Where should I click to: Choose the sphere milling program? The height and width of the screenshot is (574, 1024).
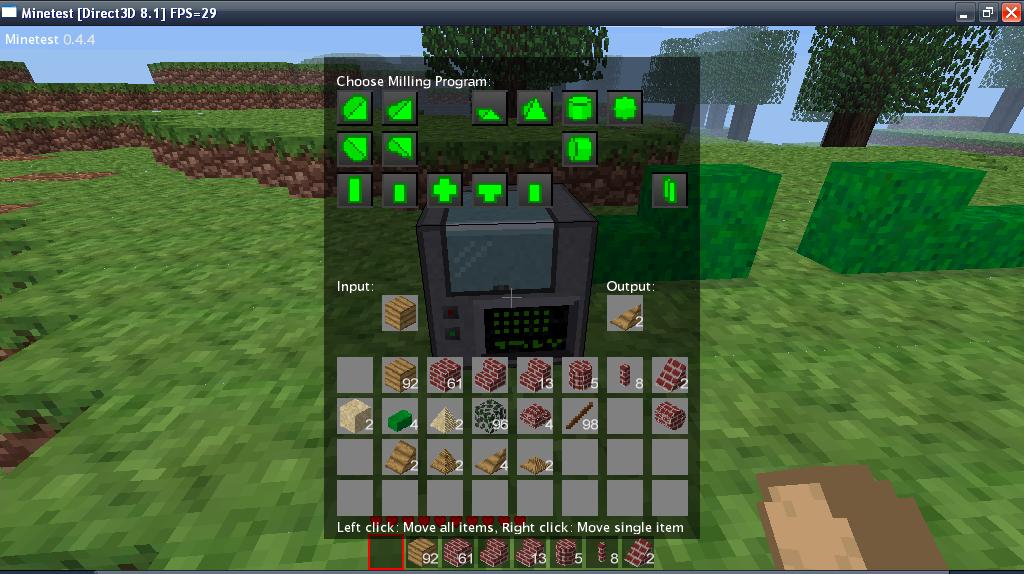pyautogui.click(x=625, y=107)
